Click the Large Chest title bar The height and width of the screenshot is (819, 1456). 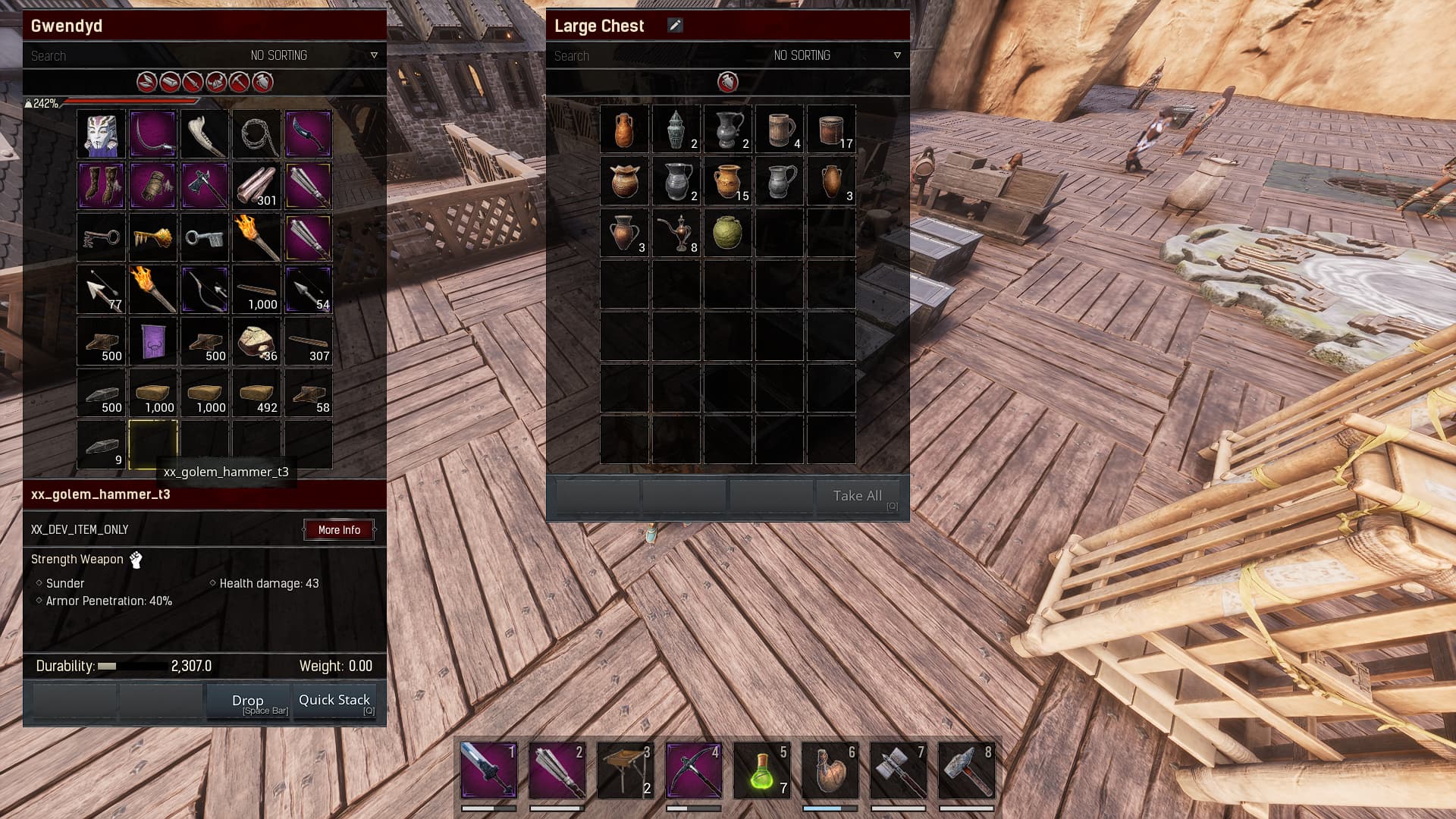click(726, 25)
